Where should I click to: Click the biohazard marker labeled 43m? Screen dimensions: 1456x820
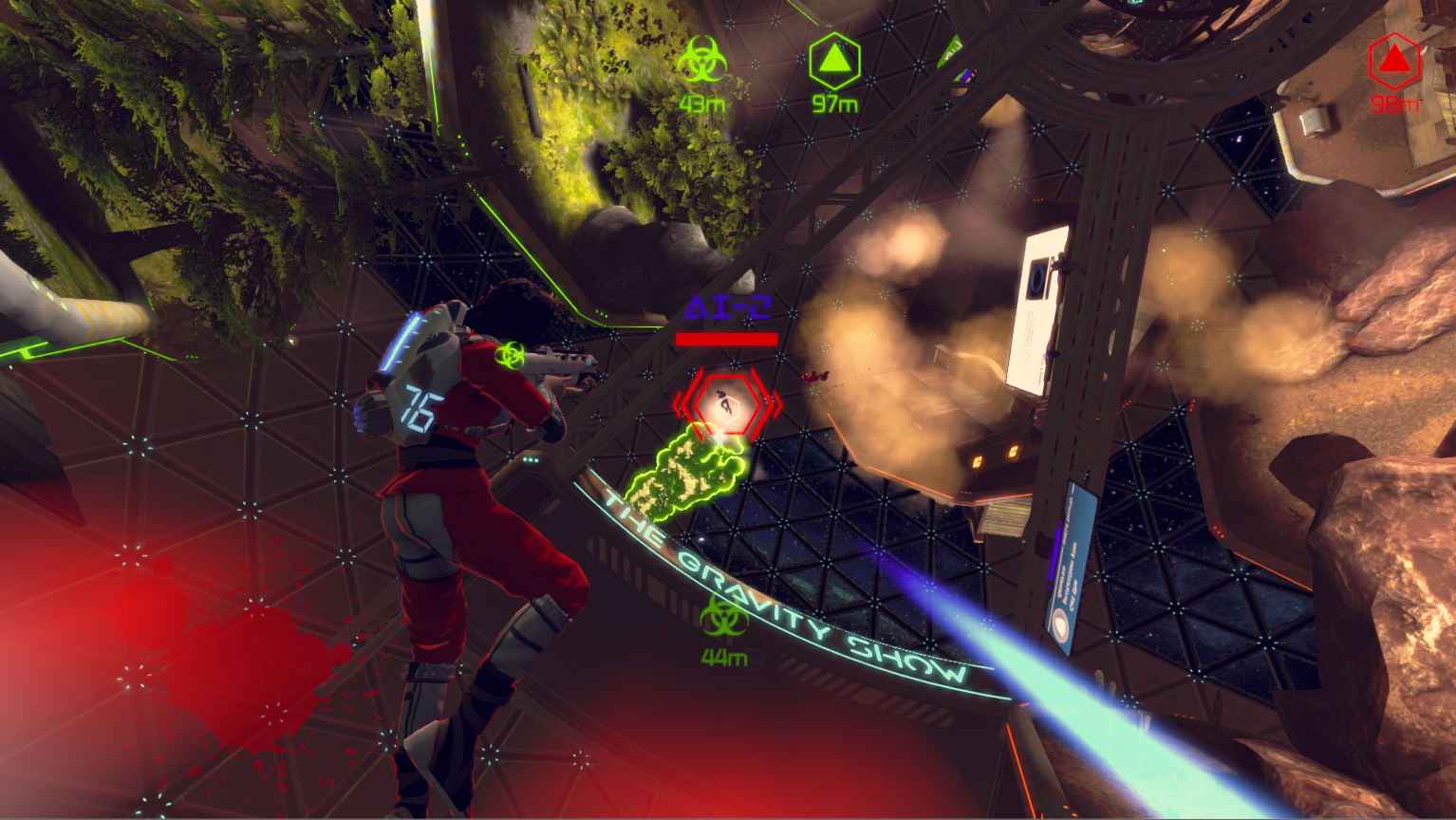tap(701, 62)
